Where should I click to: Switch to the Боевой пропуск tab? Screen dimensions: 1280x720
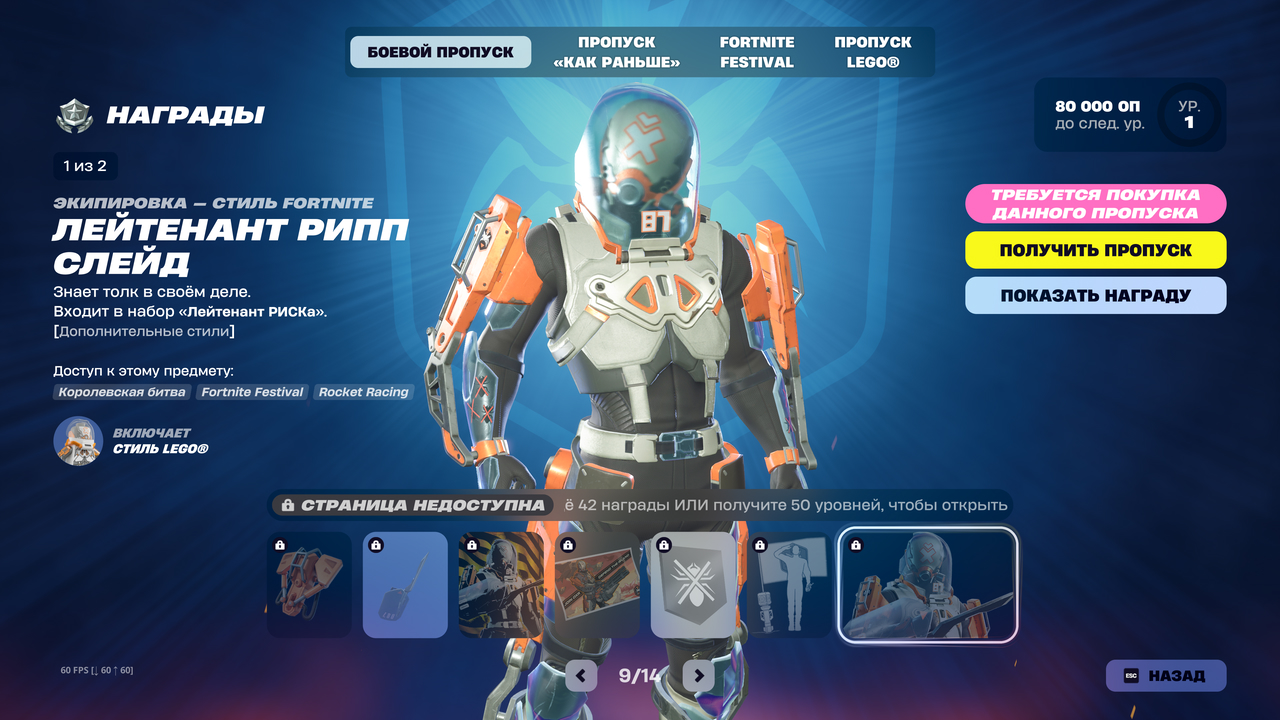(440, 52)
